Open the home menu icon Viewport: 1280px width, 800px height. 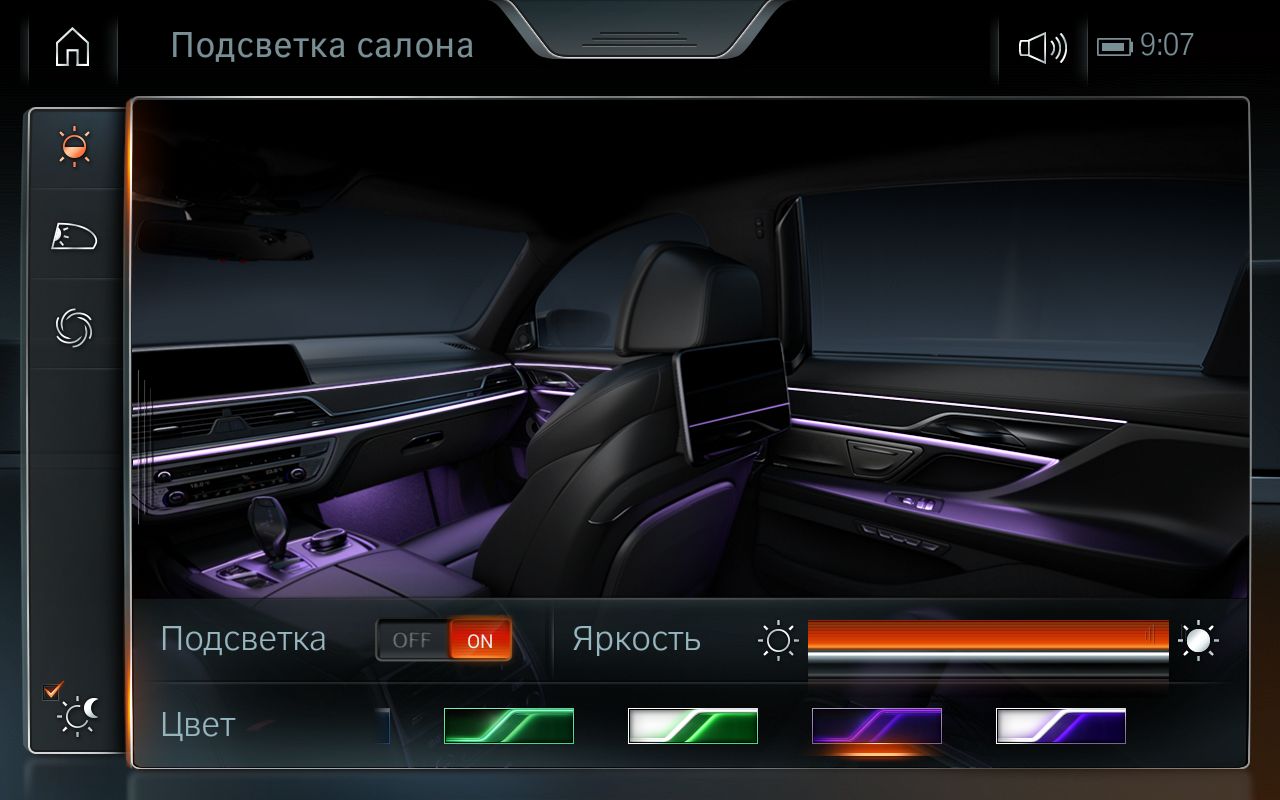point(70,45)
